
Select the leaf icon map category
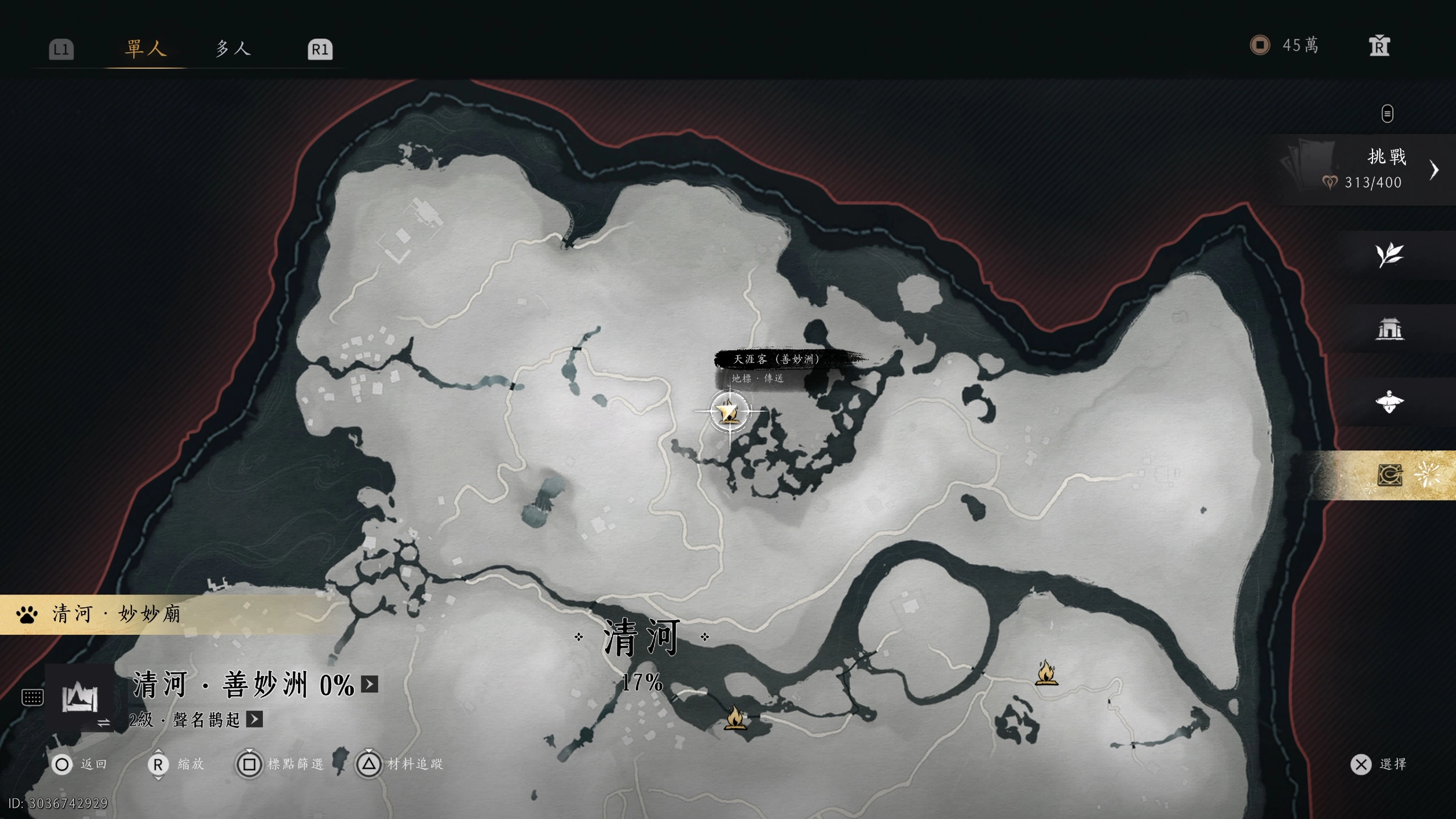point(1389,255)
